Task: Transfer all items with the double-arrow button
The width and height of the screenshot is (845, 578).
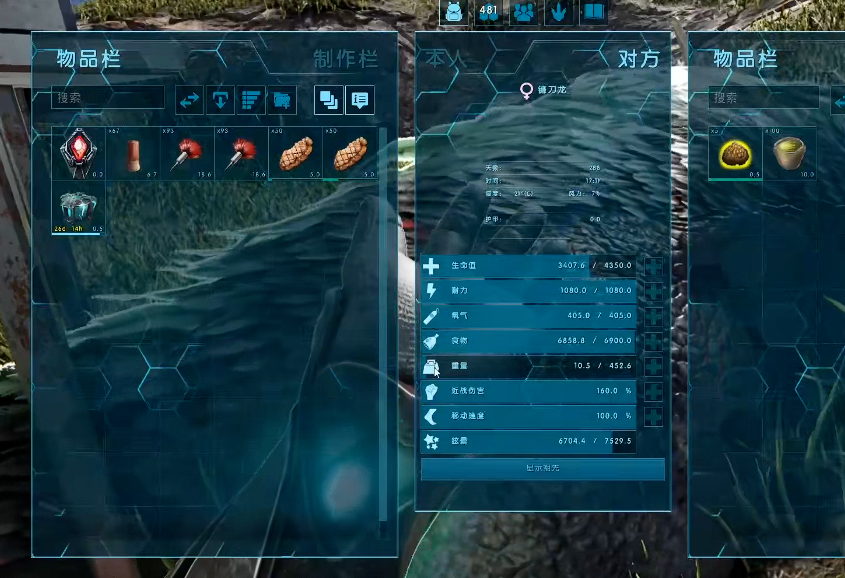Action: coord(189,100)
